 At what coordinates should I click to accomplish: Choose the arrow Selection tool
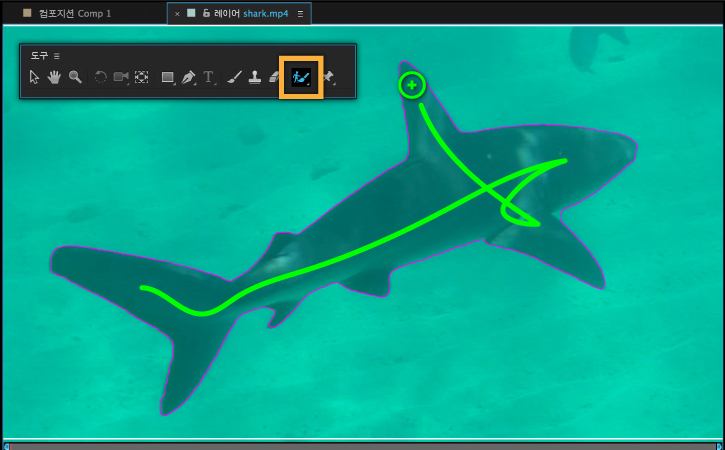click(x=34, y=77)
